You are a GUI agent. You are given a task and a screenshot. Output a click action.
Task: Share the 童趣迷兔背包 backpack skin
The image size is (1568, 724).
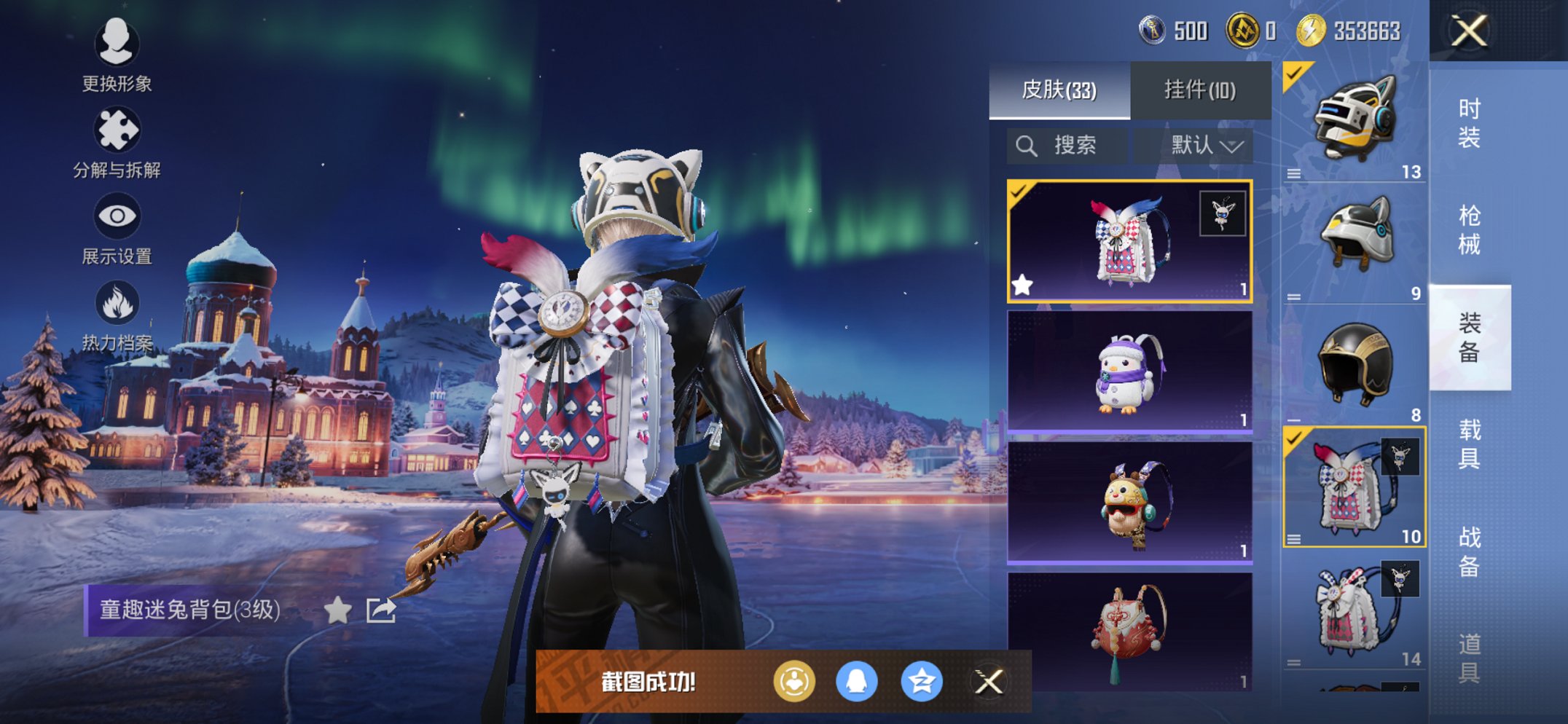(381, 610)
